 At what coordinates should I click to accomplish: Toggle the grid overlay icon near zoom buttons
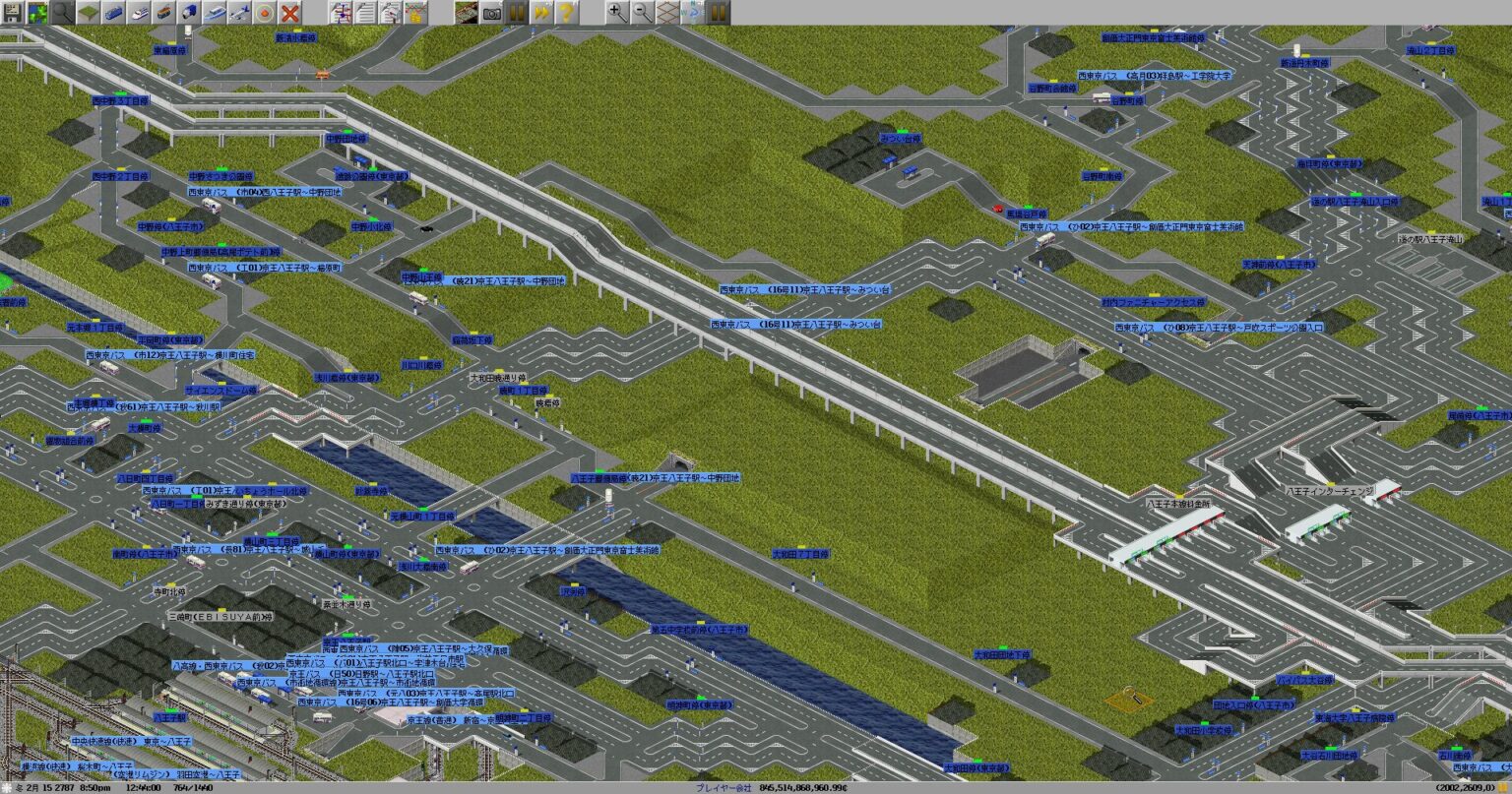coord(668,14)
